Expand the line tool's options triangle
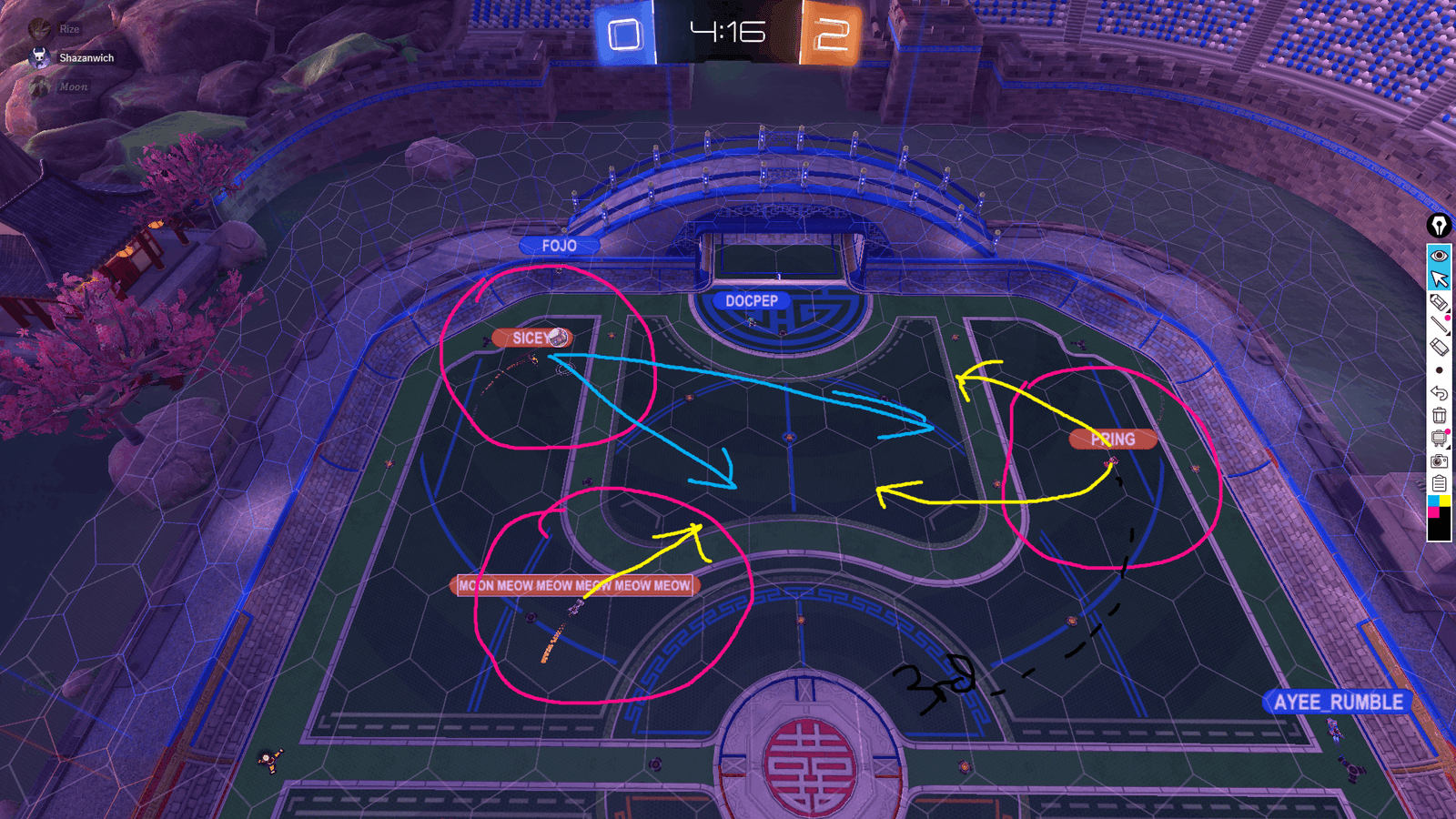The image size is (1456, 819). click(1450, 333)
